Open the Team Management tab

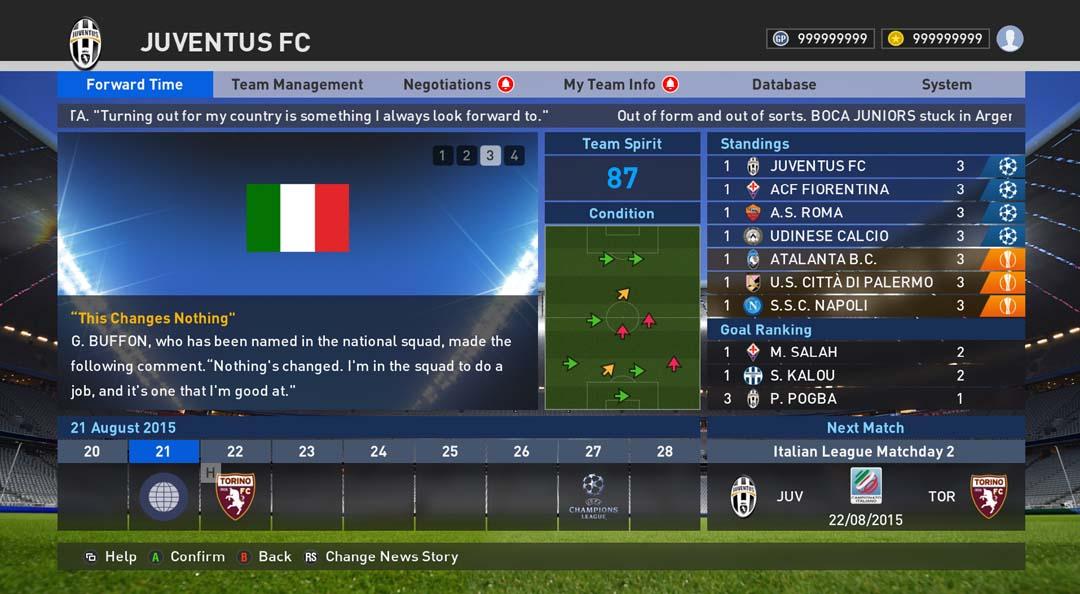297,85
